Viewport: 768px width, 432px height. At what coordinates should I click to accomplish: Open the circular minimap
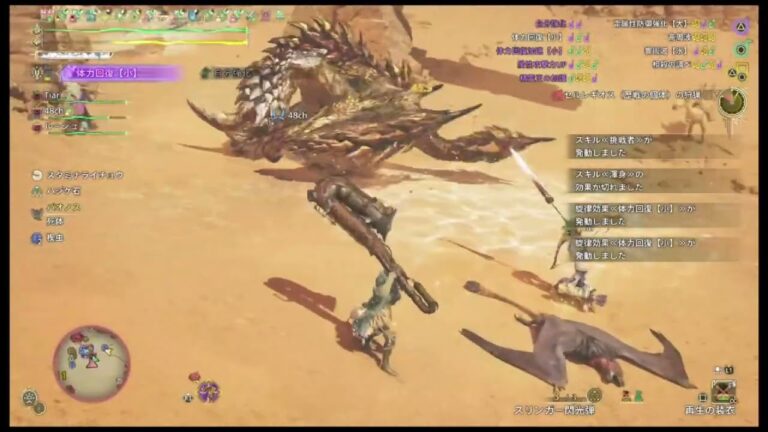pyautogui.click(x=90, y=358)
